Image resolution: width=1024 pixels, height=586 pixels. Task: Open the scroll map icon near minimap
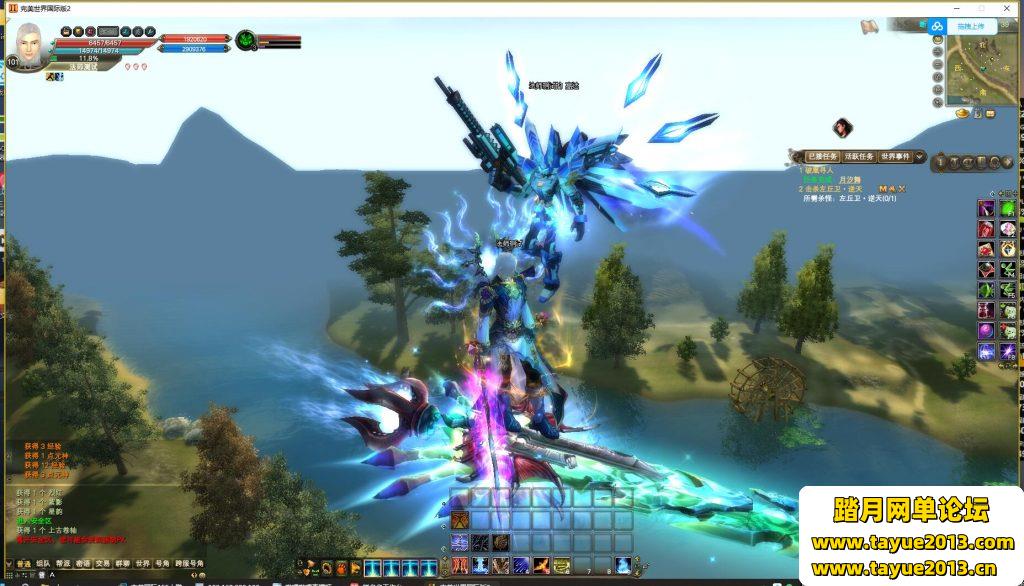coord(869,25)
